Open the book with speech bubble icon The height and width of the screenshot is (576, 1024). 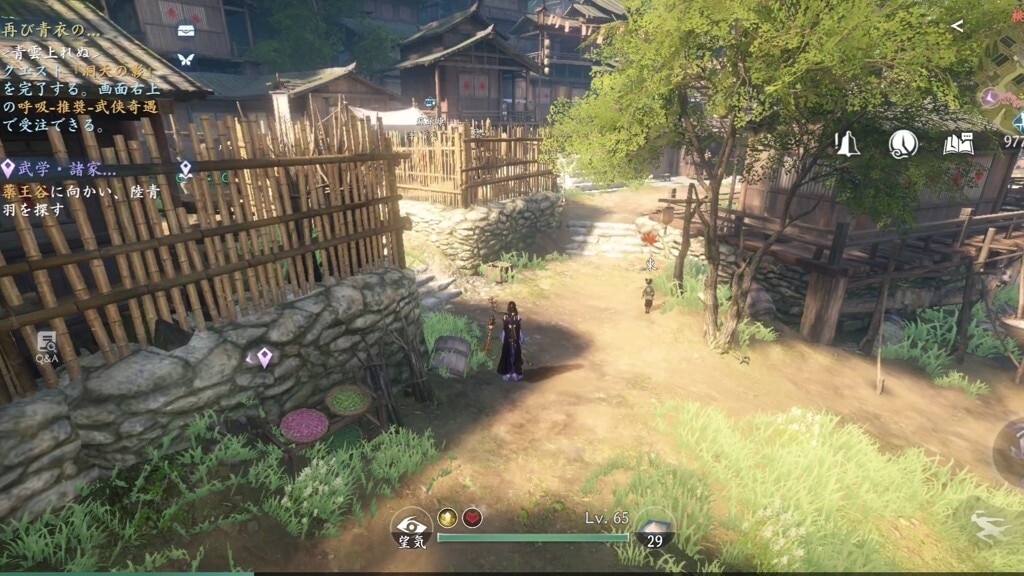(x=958, y=144)
